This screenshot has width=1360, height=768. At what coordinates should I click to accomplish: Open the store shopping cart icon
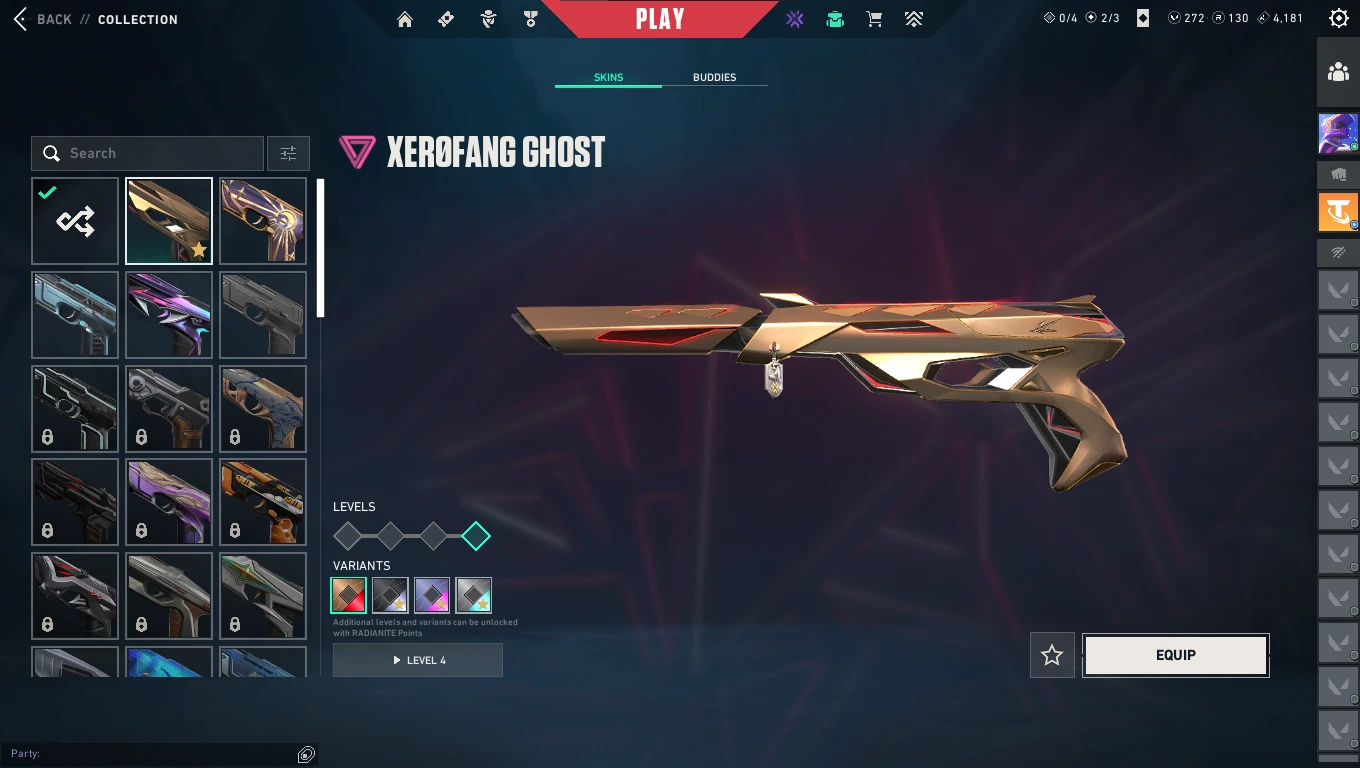pyautogui.click(x=874, y=19)
